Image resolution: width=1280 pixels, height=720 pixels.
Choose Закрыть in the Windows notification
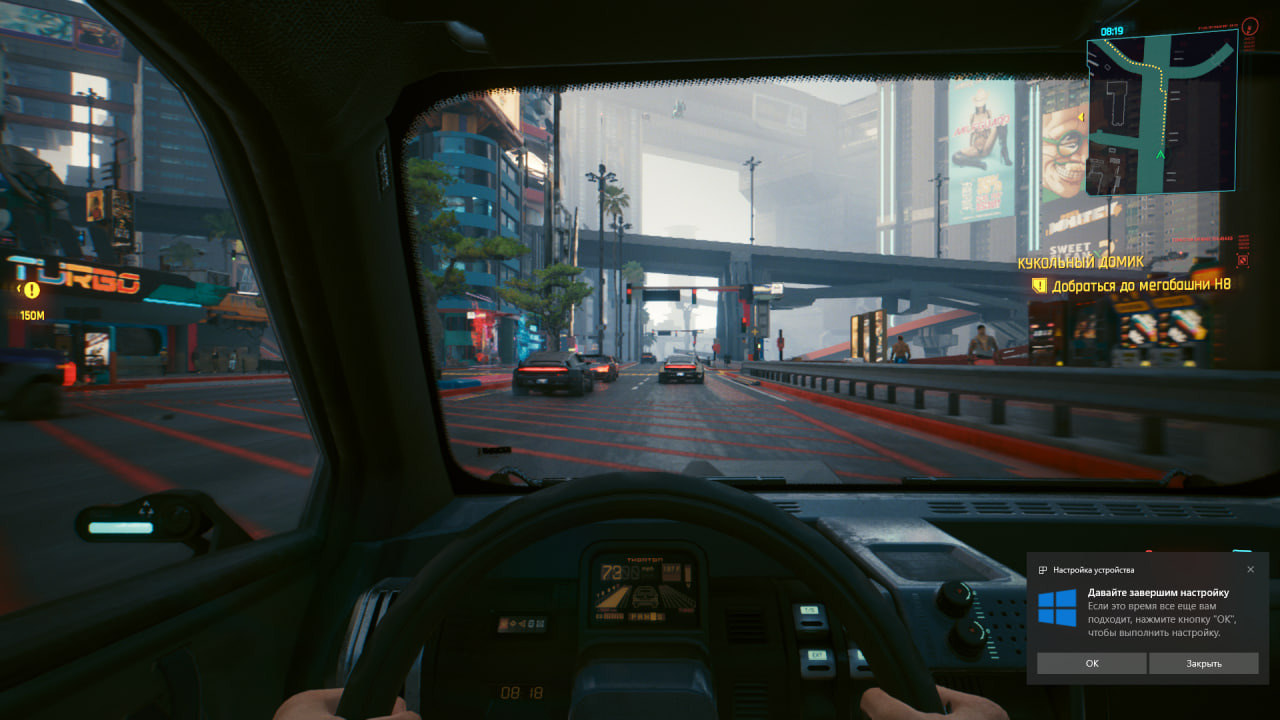1203,663
